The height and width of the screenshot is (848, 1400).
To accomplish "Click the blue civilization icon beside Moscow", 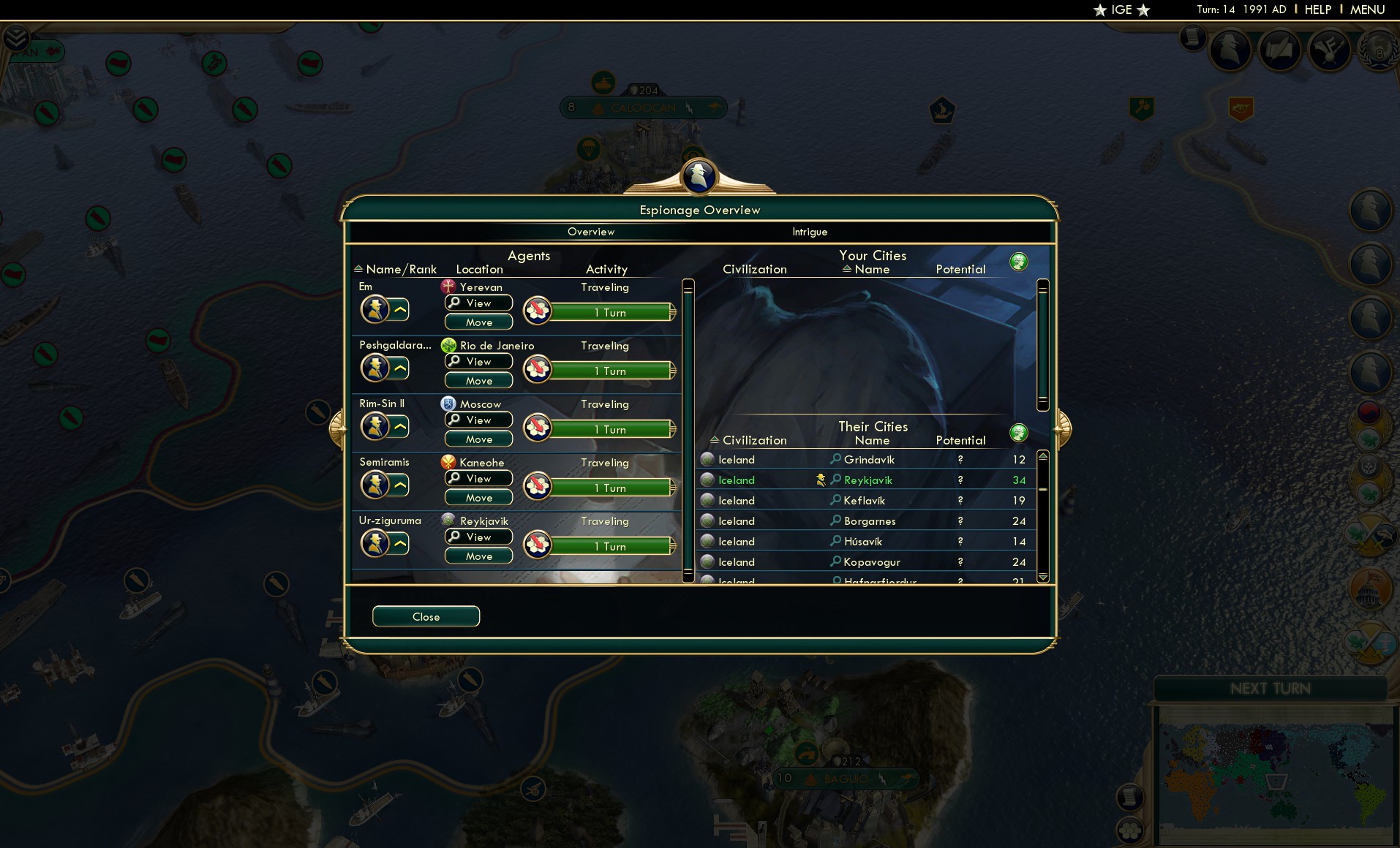I will click(x=448, y=404).
